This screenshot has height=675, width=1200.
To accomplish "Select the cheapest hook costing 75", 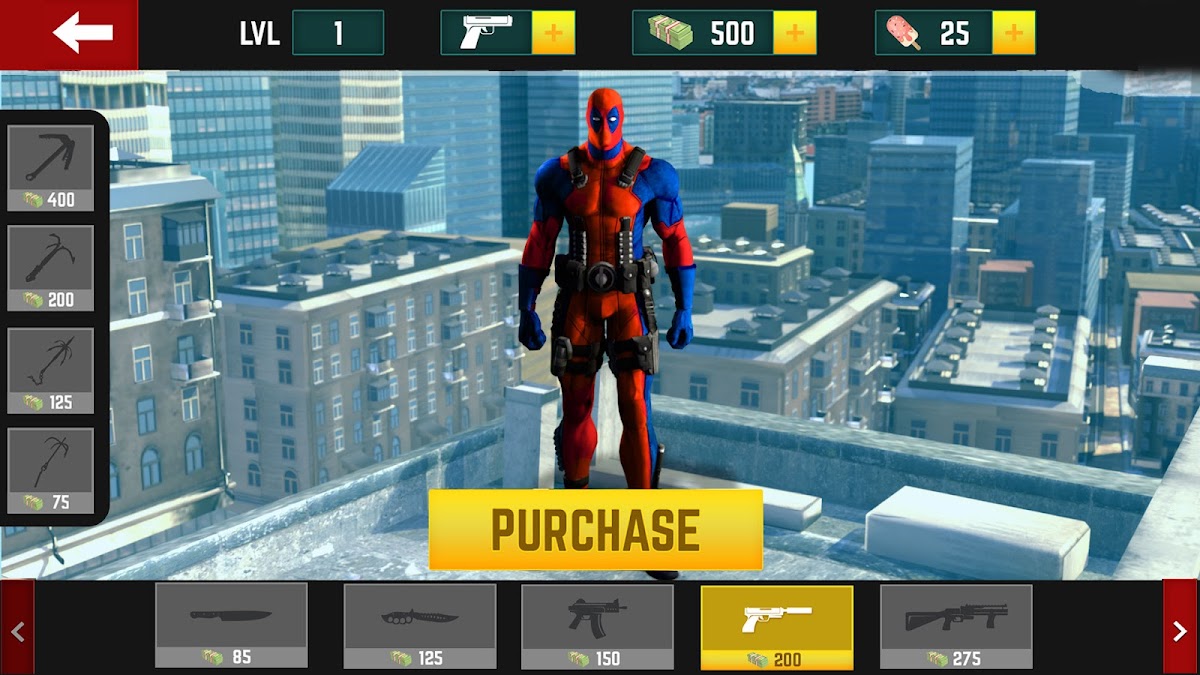I will coord(51,470).
